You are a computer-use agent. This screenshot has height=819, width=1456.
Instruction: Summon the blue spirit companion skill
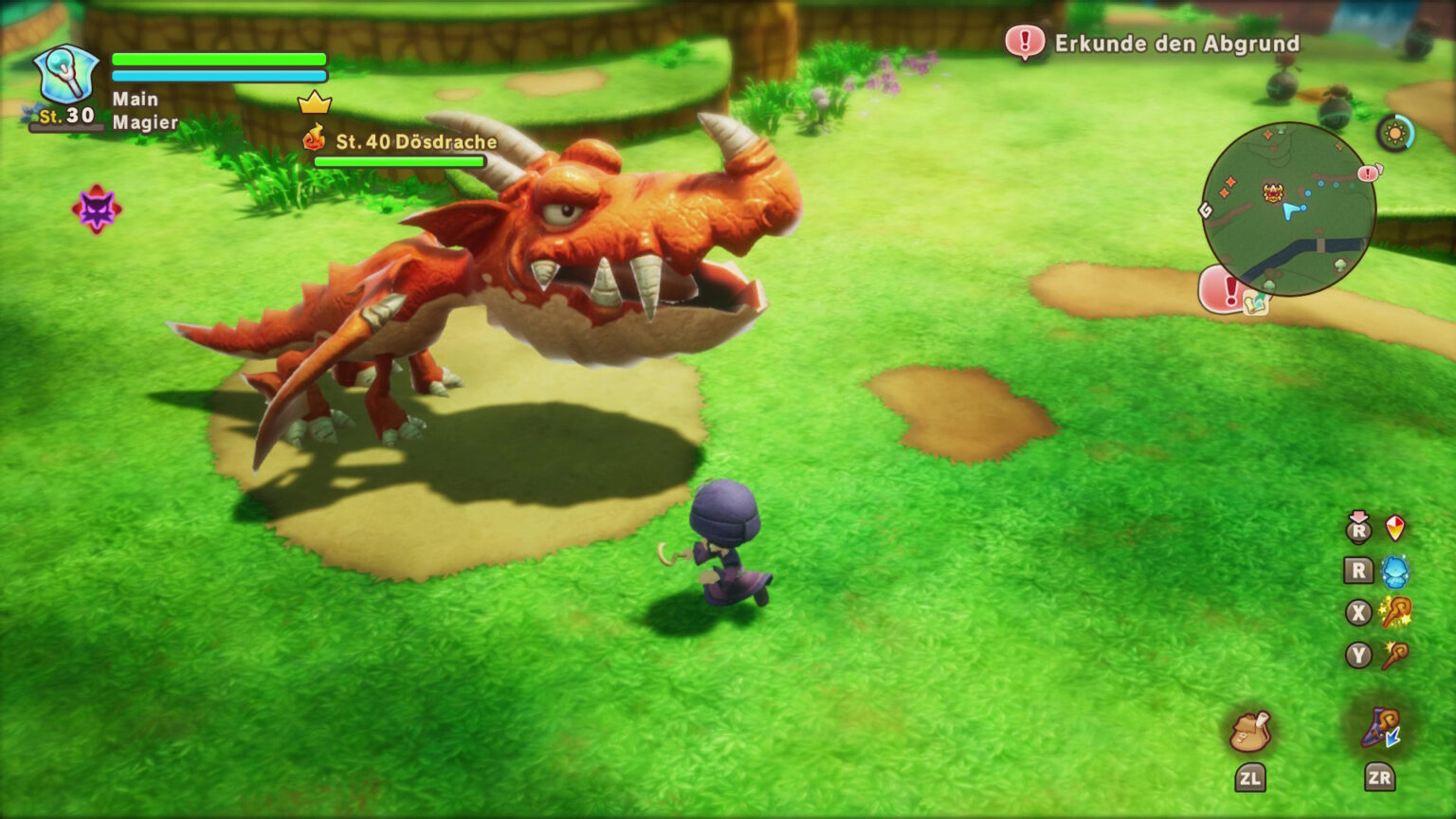(x=1394, y=571)
